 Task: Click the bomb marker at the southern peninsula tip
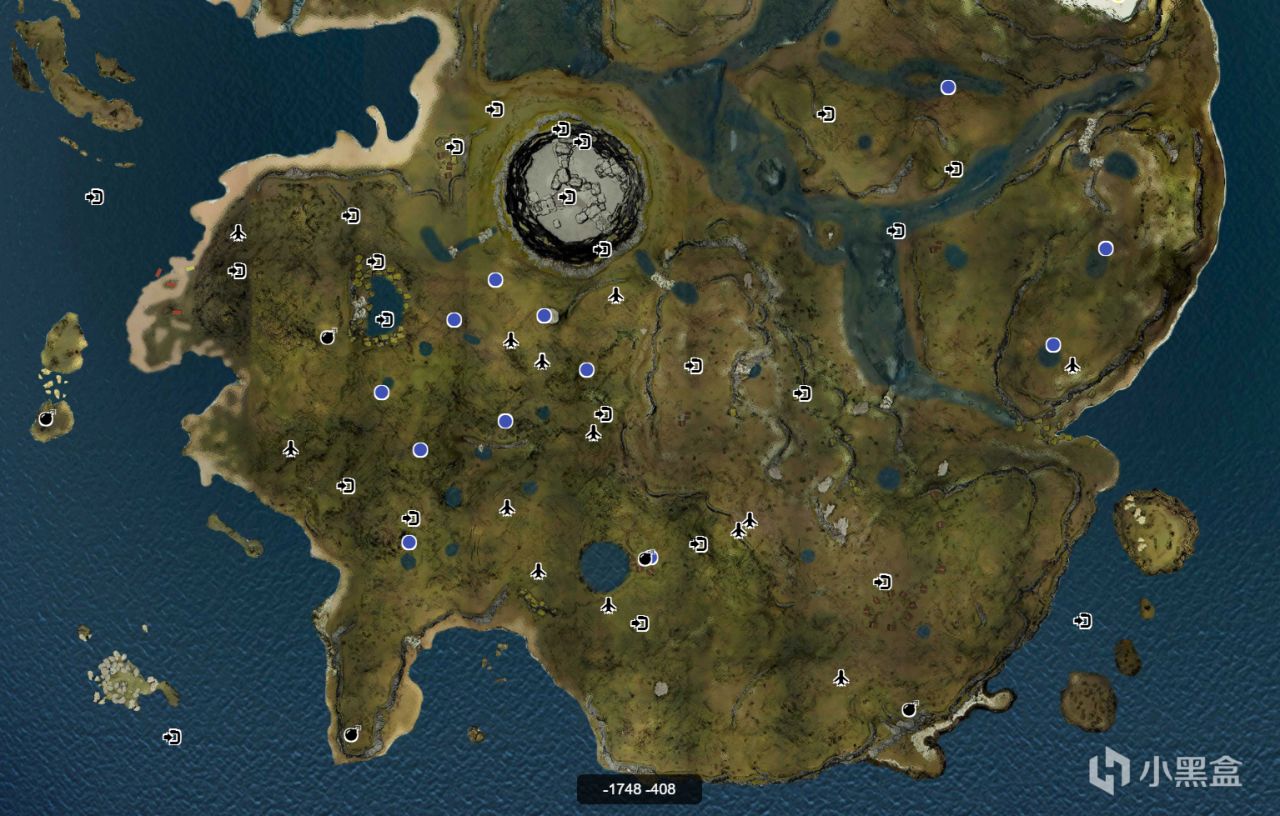(351, 734)
